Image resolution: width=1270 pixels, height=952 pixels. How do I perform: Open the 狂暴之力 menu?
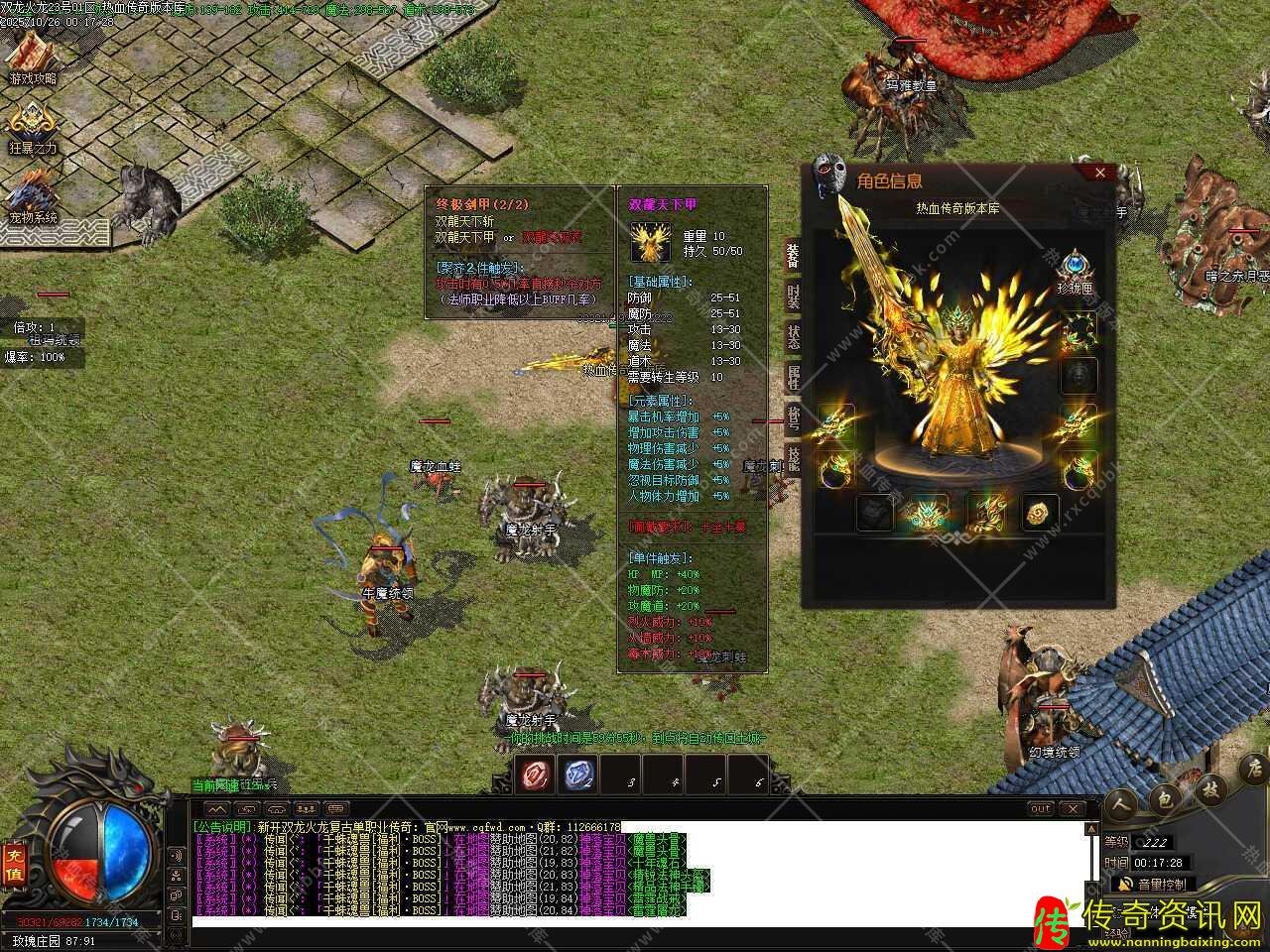point(33,129)
